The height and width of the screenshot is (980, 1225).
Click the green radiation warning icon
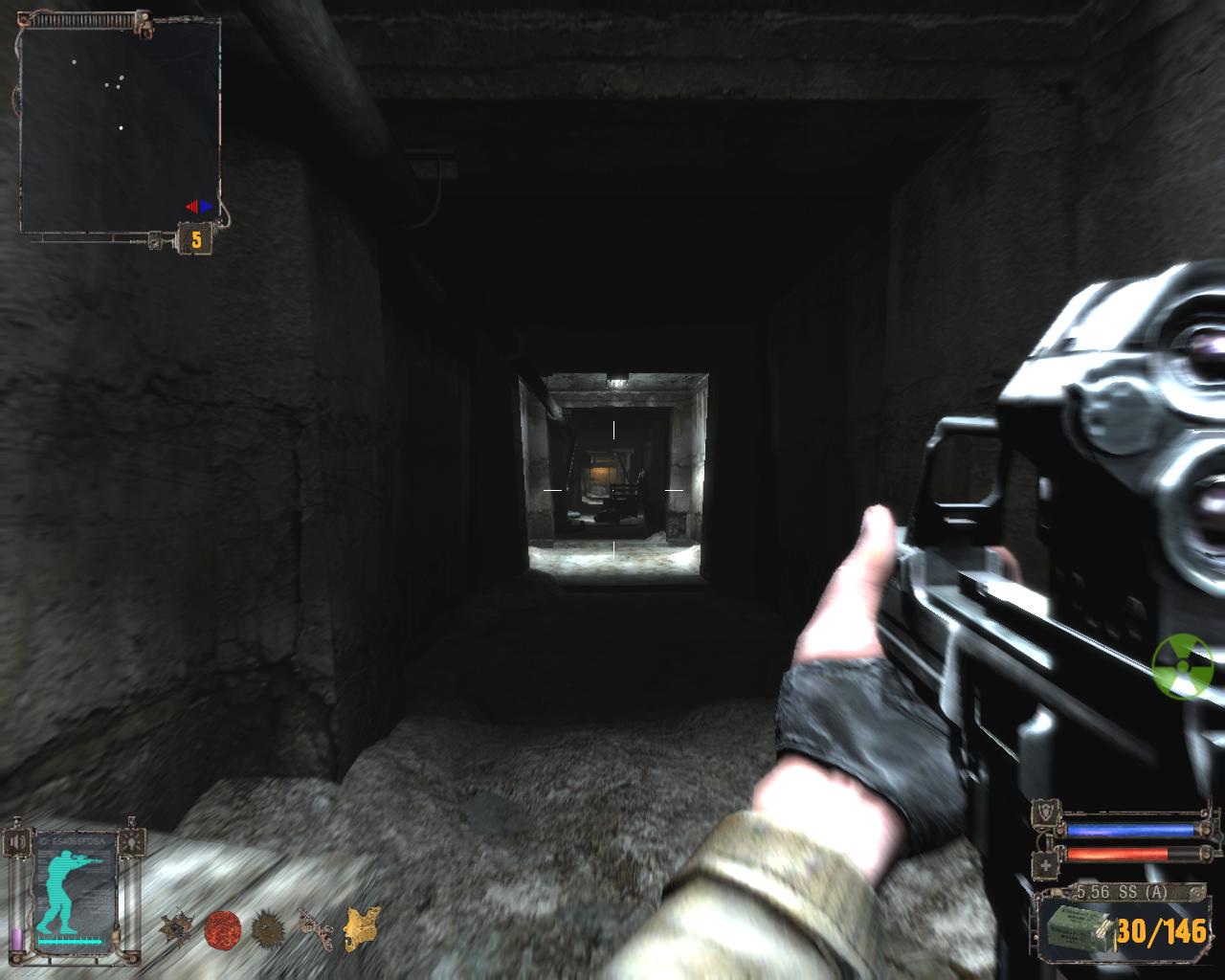click(x=1182, y=665)
